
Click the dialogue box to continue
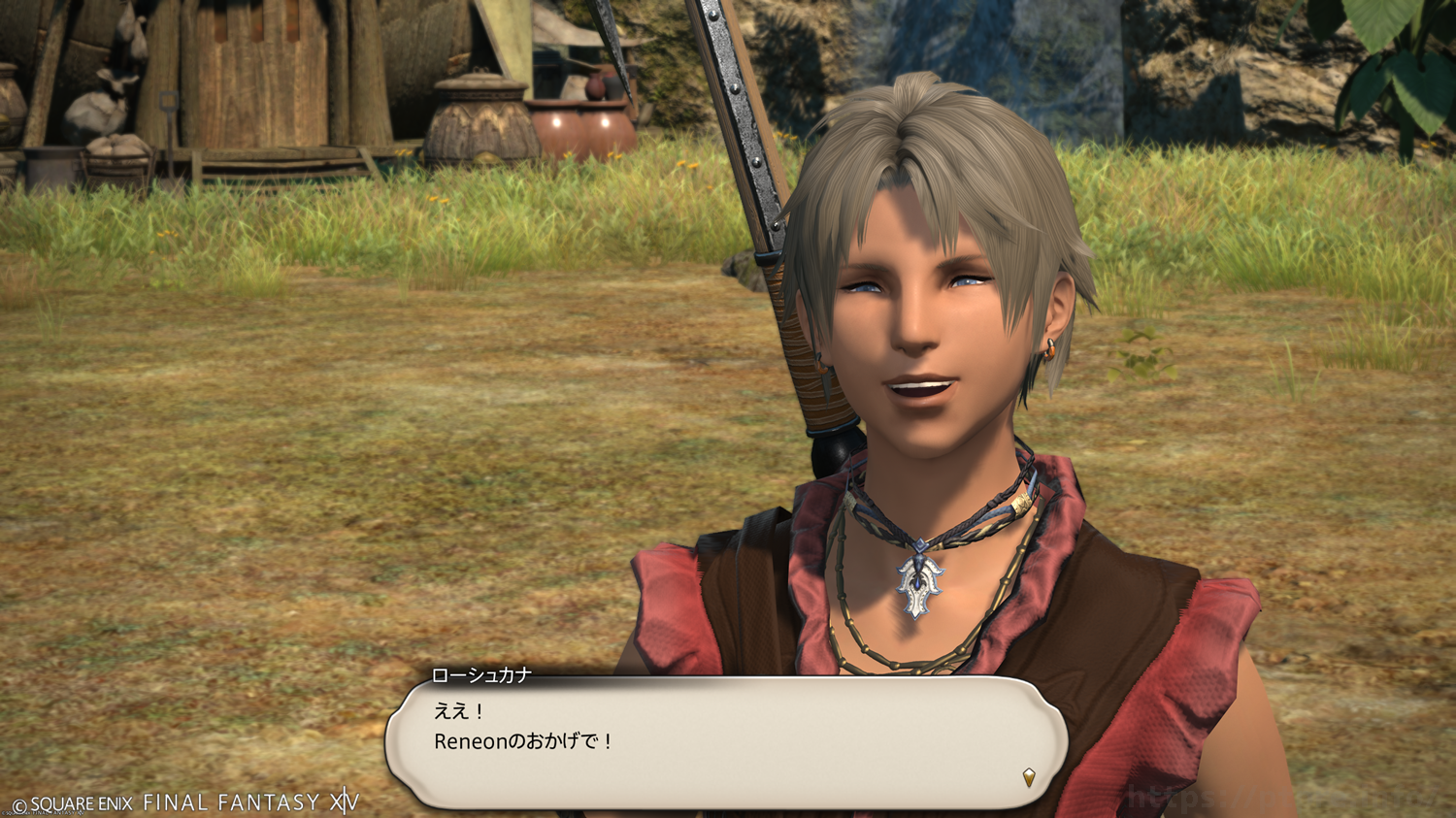(x=726, y=742)
